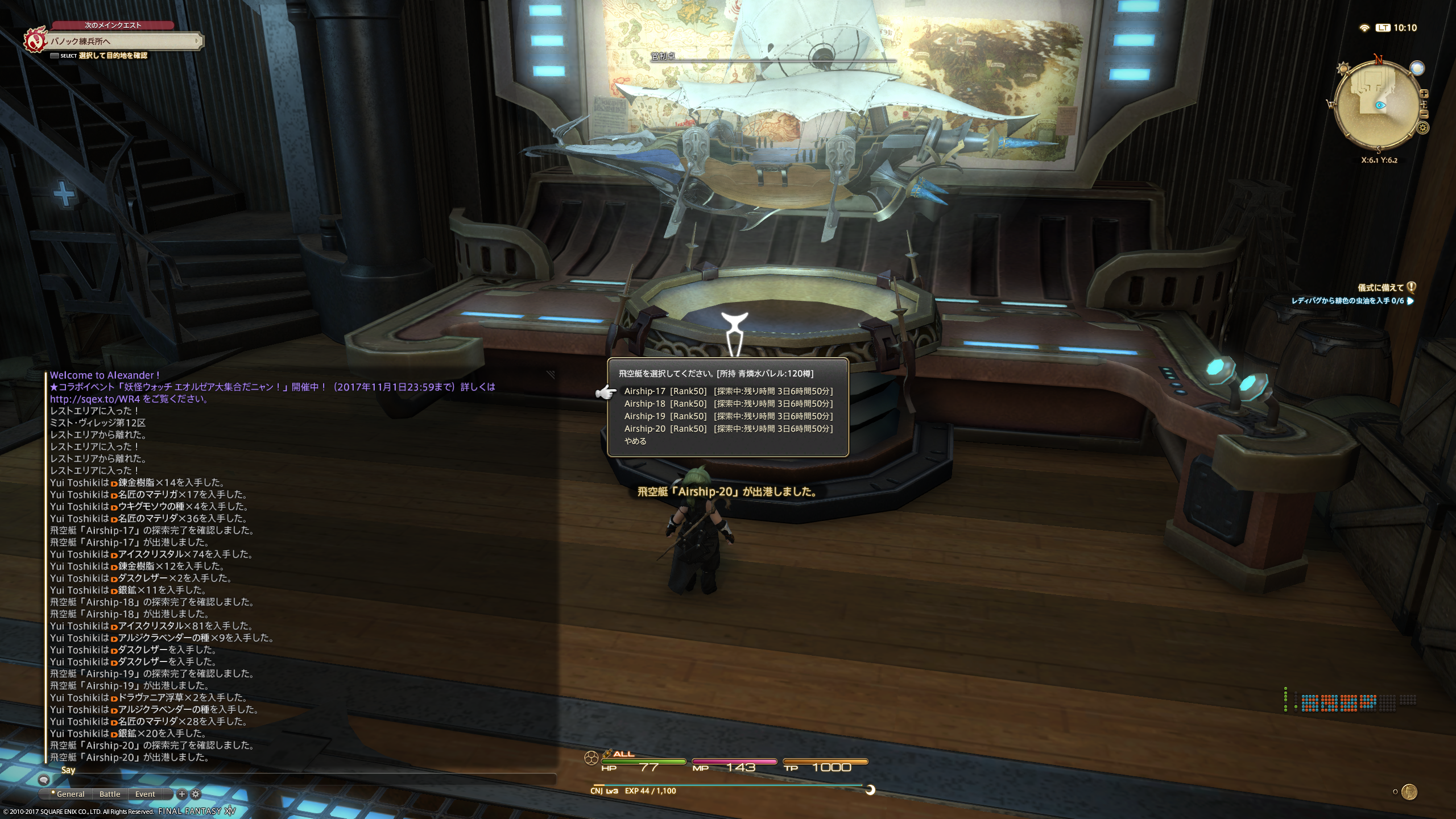
Task: Select Airship-17 from the airship list
Action: click(727, 391)
